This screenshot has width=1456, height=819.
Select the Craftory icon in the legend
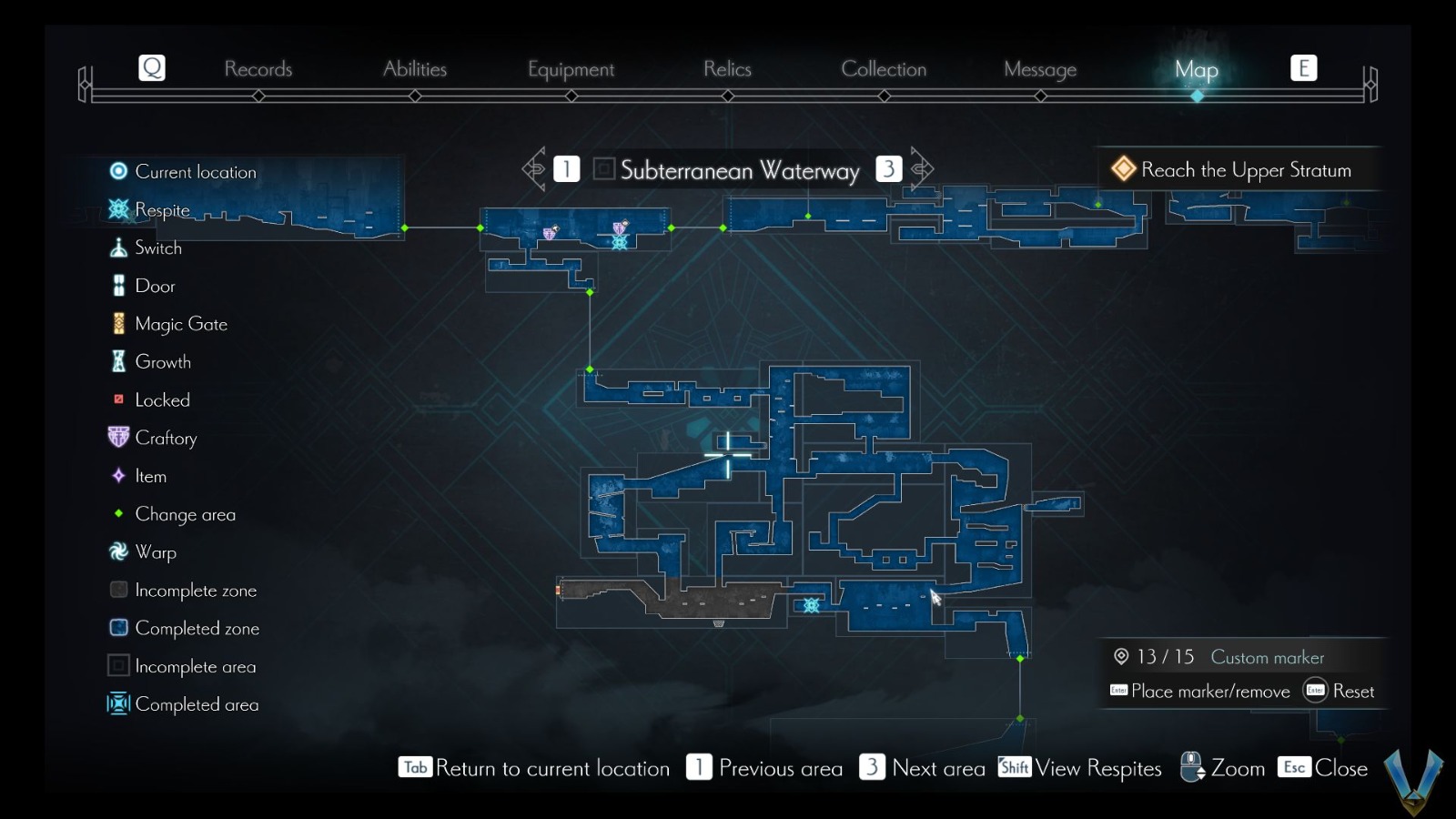pyautogui.click(x=117, y=438)
